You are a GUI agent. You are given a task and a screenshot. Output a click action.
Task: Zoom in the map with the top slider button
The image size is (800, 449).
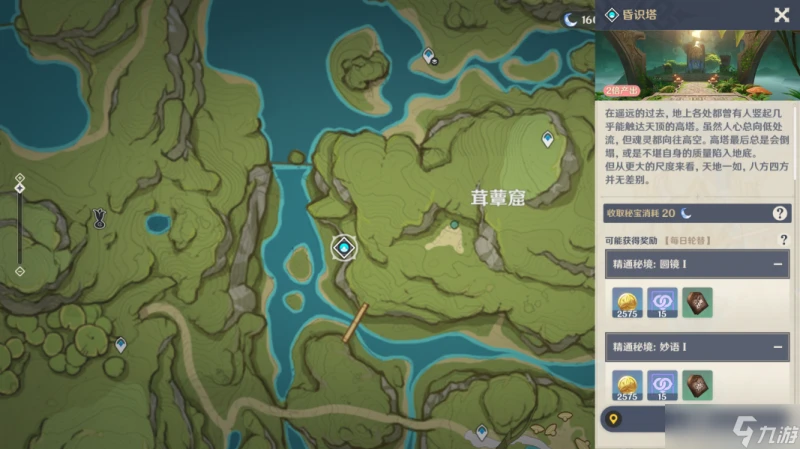(x=19, y=179)
